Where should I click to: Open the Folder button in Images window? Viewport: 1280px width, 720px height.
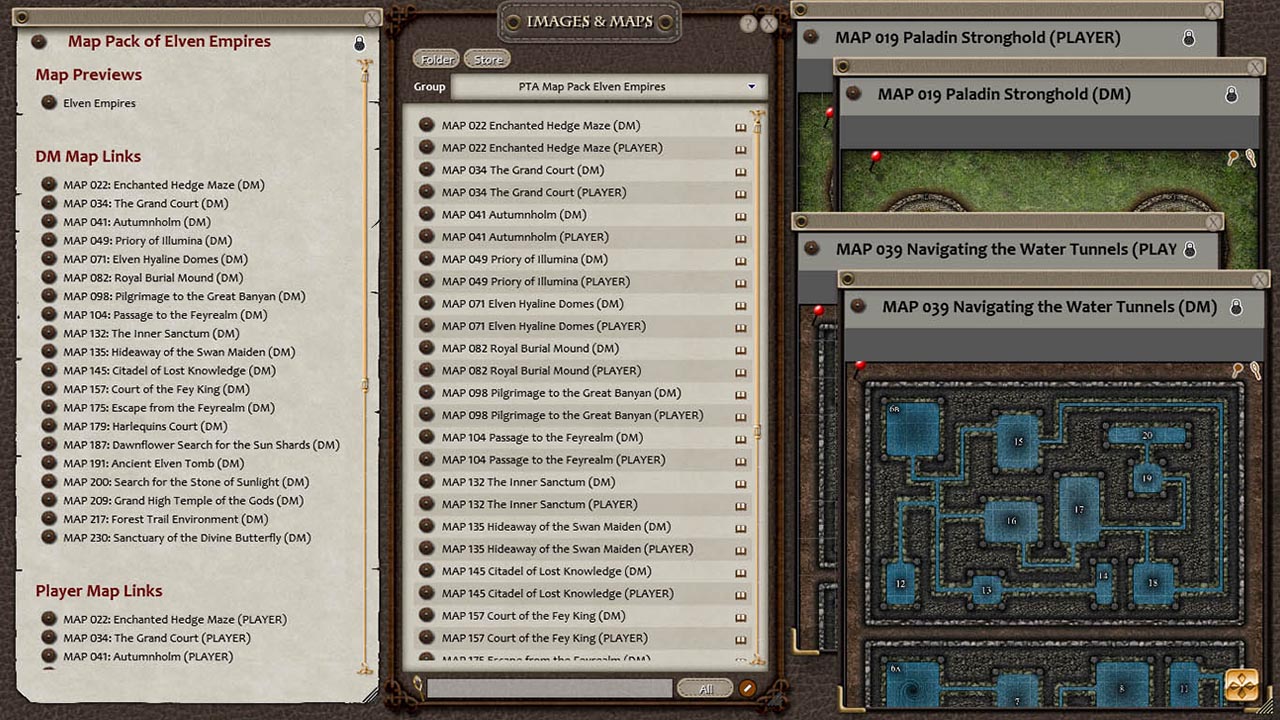[x=436, y=59]
